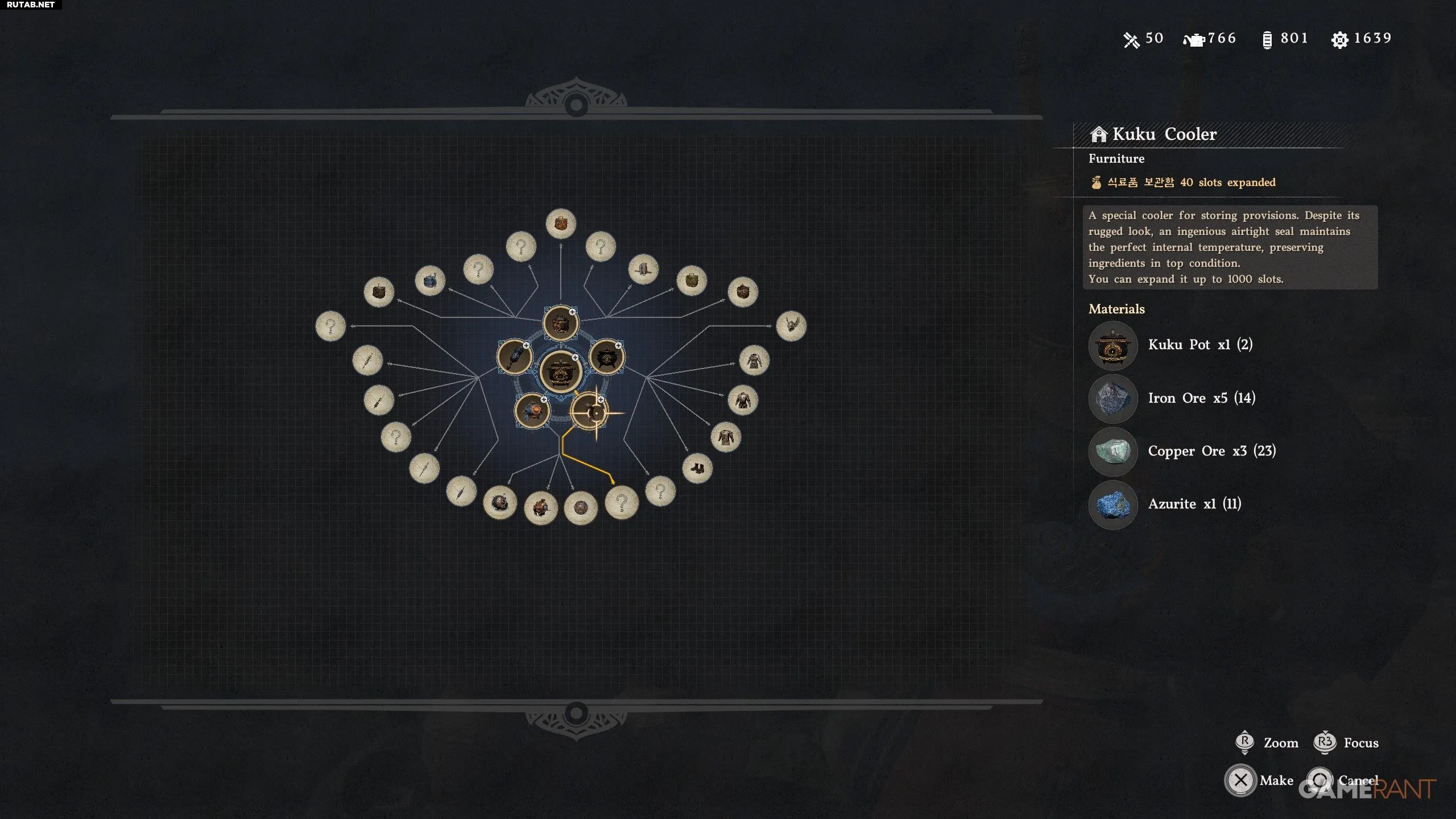
Task: Choose the blue container recipe node
Action: tap(430, 280)
